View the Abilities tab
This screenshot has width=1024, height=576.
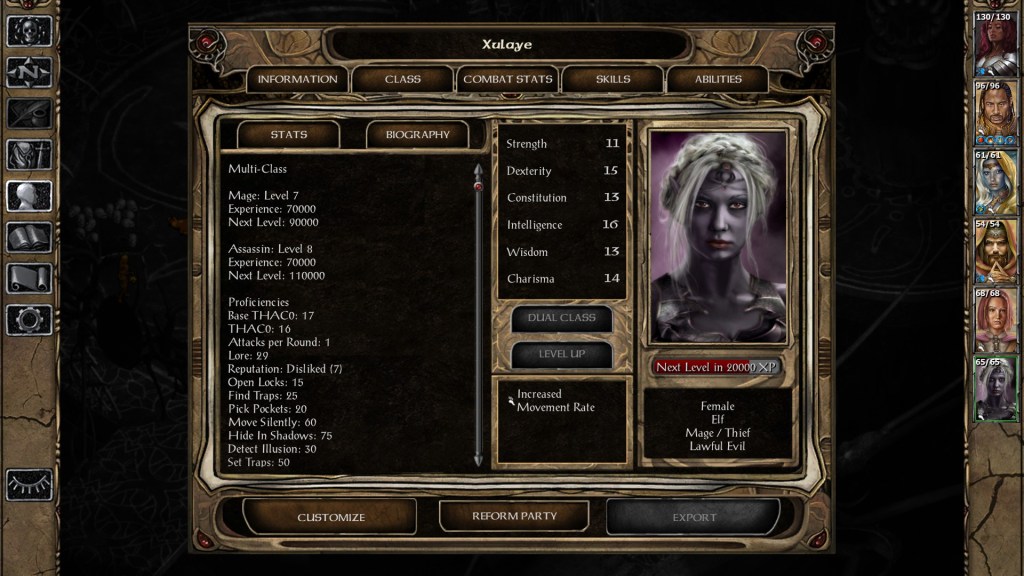point(718,79)
